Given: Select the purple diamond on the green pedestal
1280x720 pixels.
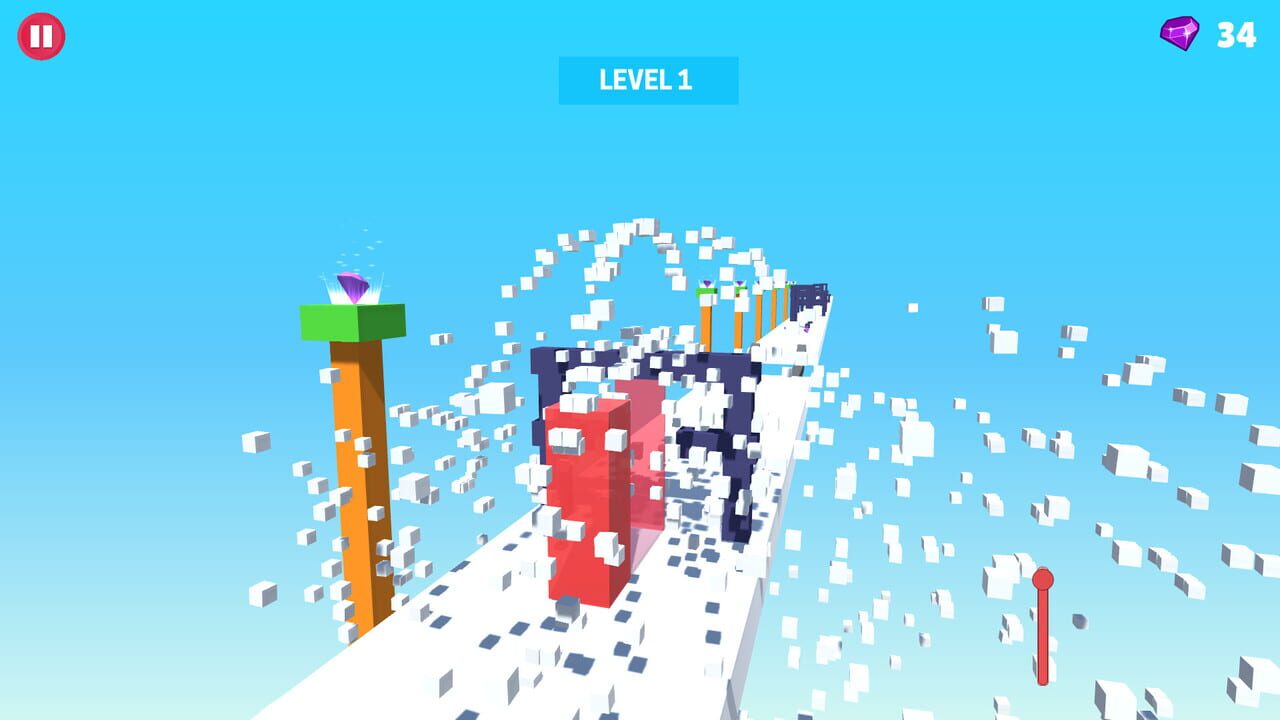Looking at the screenshot, I should (x=354, y=285).
